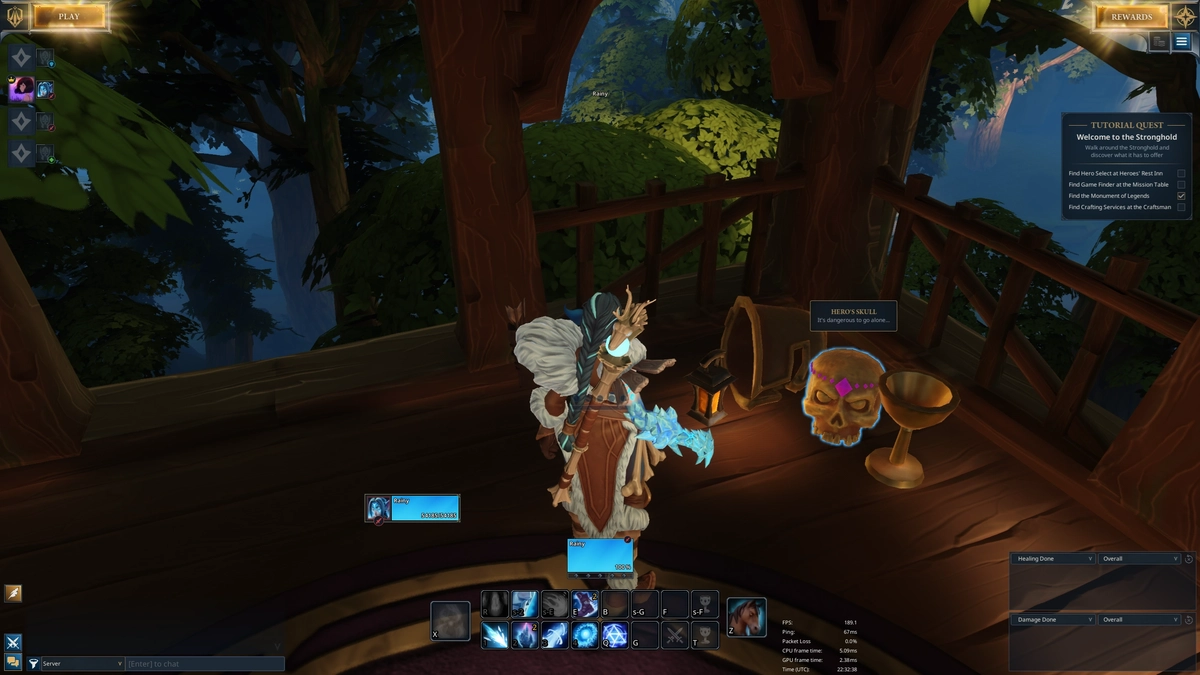The image size is (1200, 675).
Task: Click the compass star emblem icon
Action: pos(1184,16)
